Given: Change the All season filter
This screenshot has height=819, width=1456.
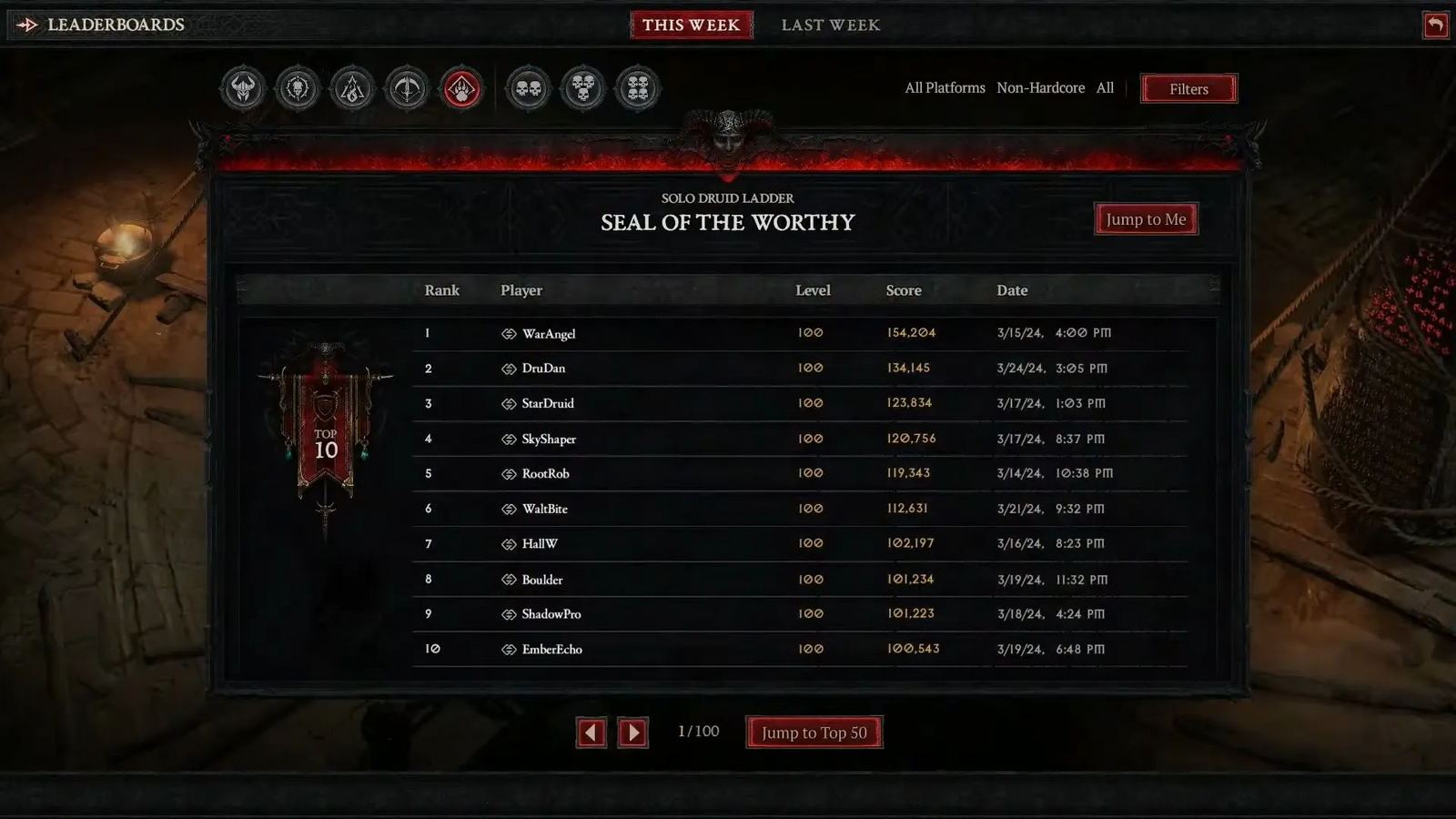Looking at the screenshot, I should tap(1105, 87).
